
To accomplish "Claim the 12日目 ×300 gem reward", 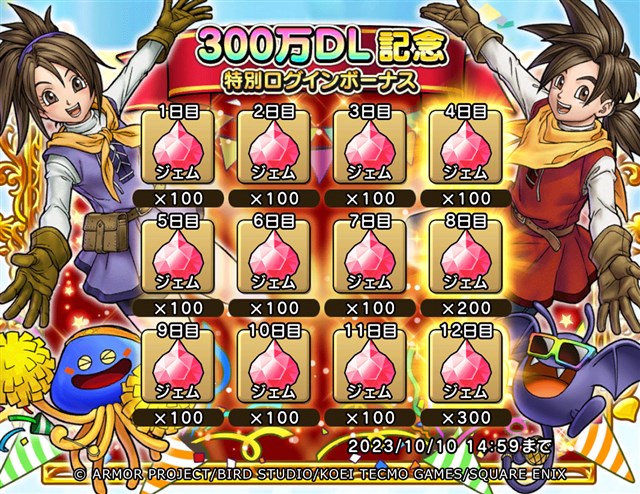I will 463,365.
